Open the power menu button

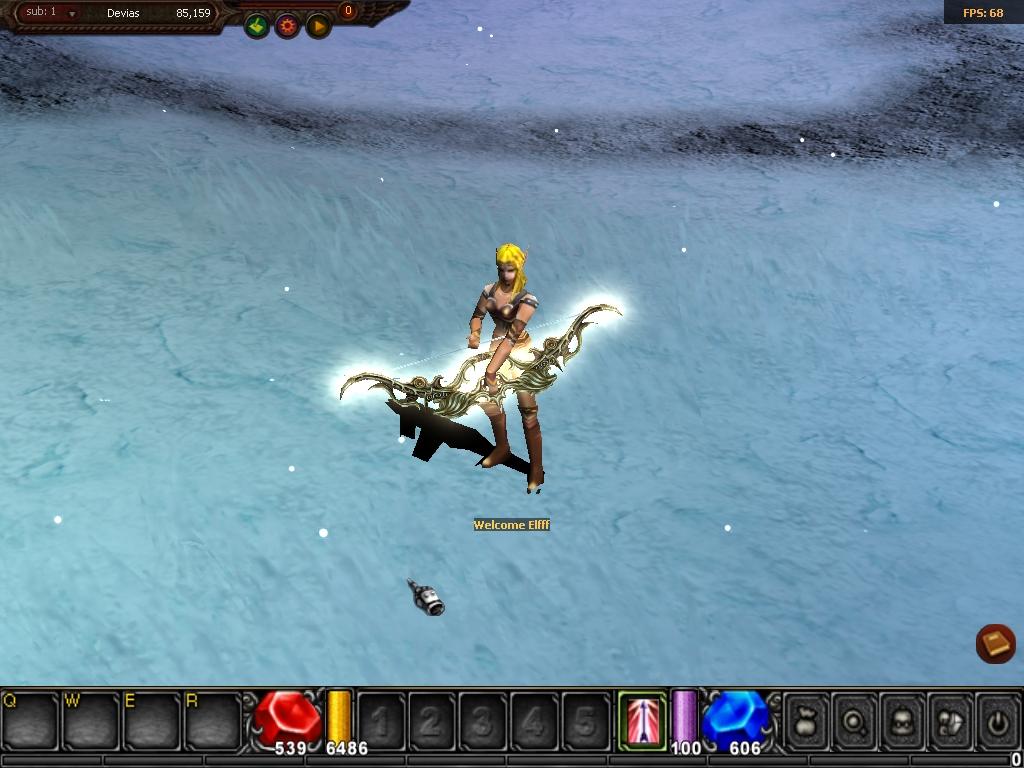coord(997,720)
